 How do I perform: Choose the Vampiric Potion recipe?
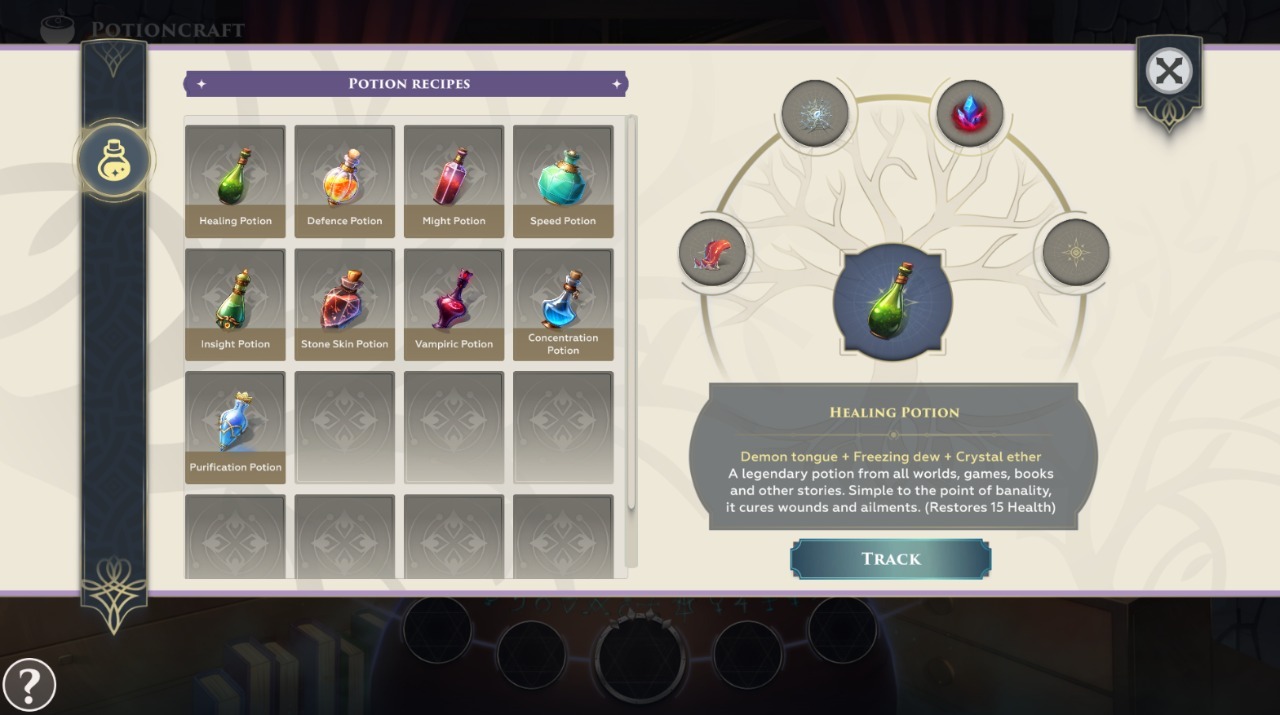click(x=454, y=304)
